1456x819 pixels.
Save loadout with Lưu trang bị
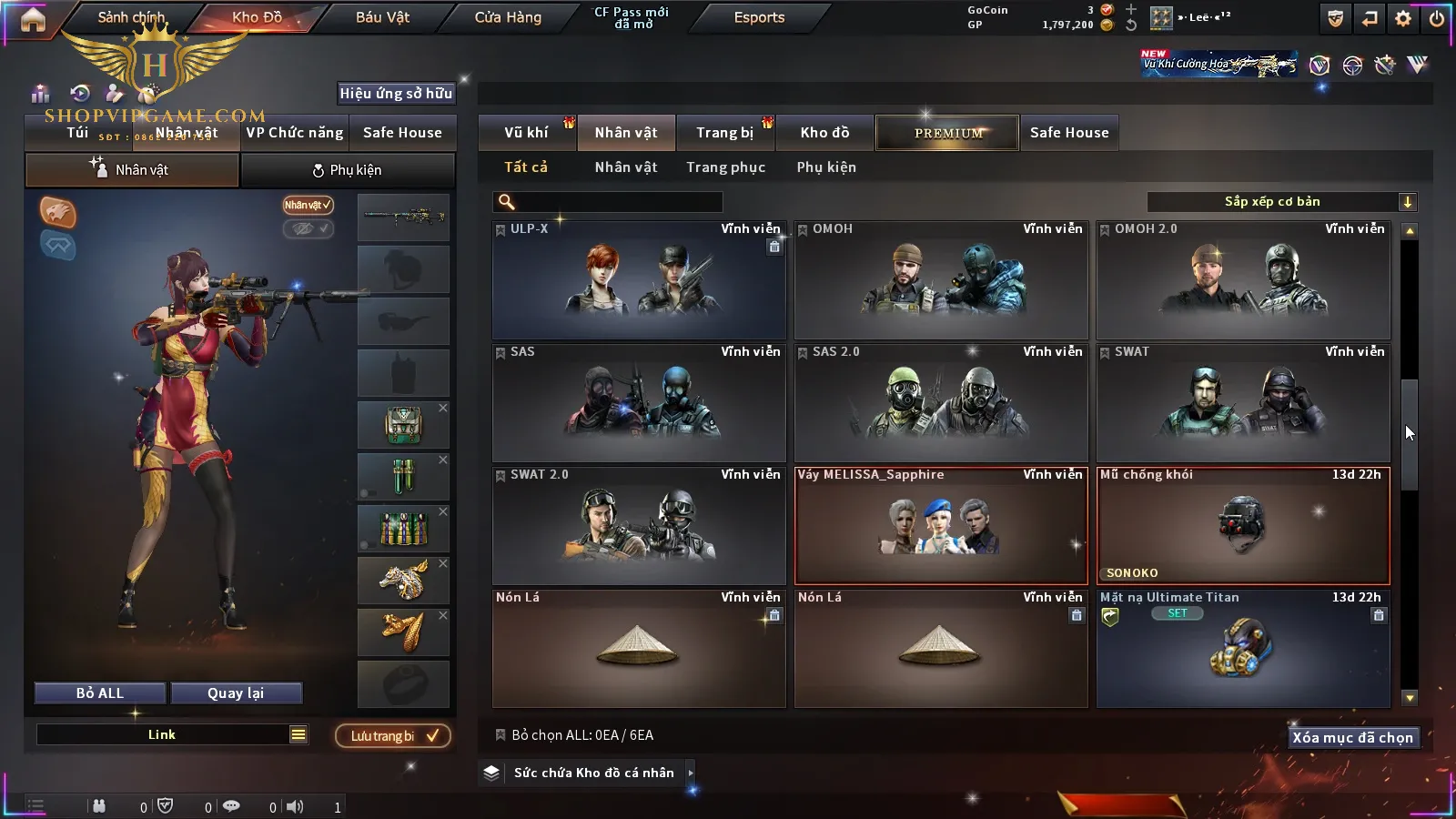pos(393,736)
